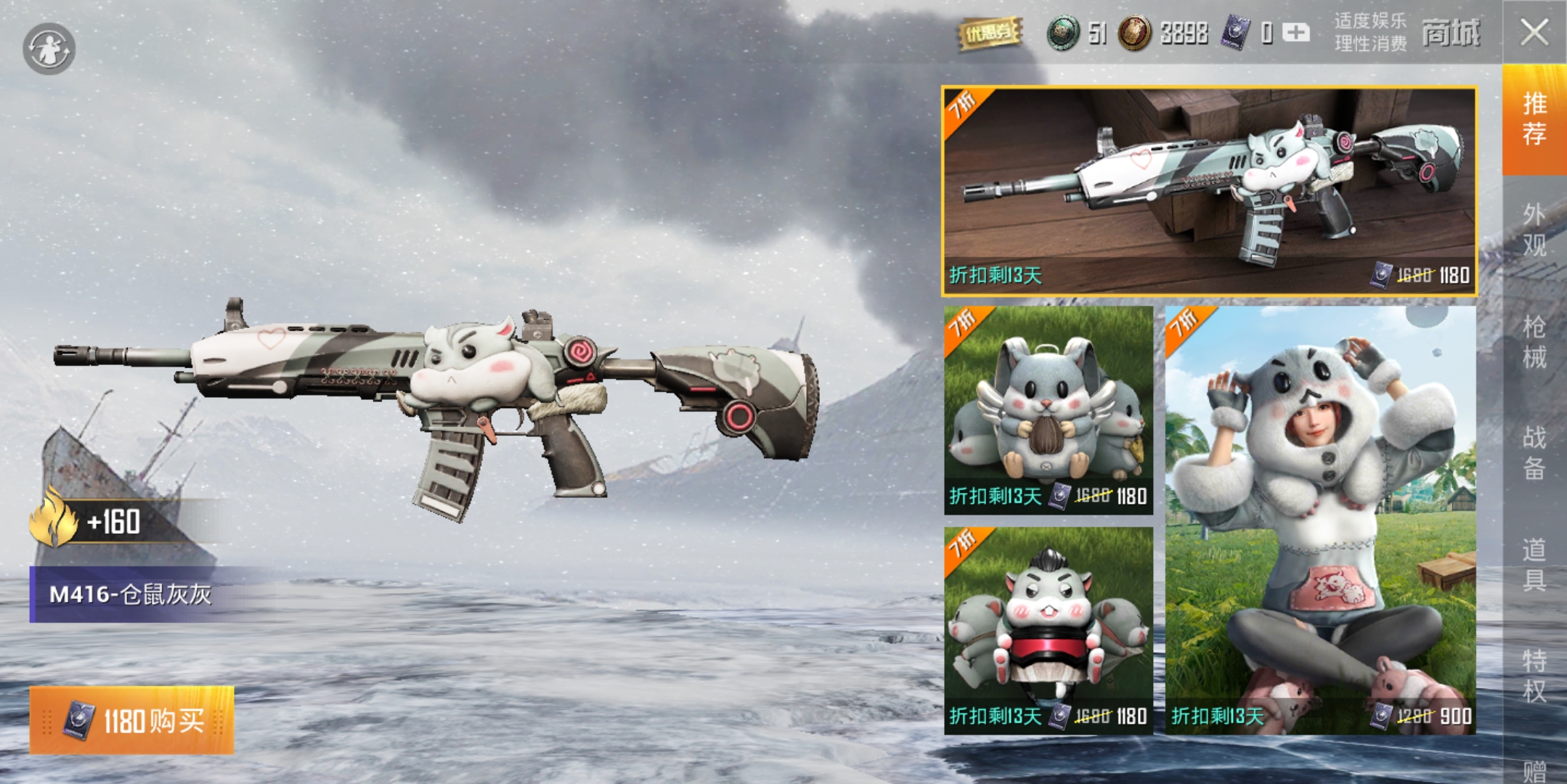
Task: Buy the M416 skin for 1180
Action: tap(131, 720)
